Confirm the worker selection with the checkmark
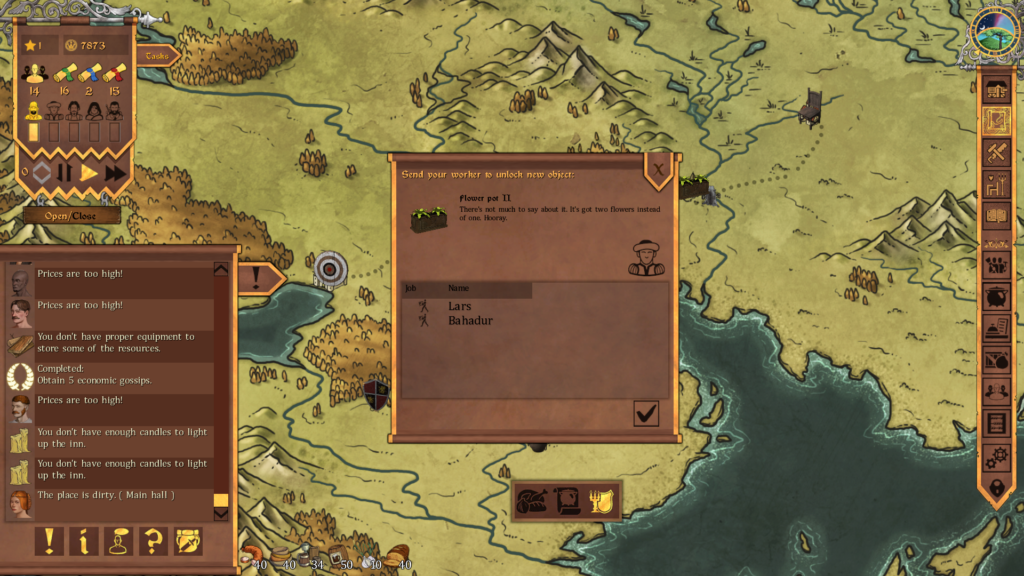 (x=646, y=413)
